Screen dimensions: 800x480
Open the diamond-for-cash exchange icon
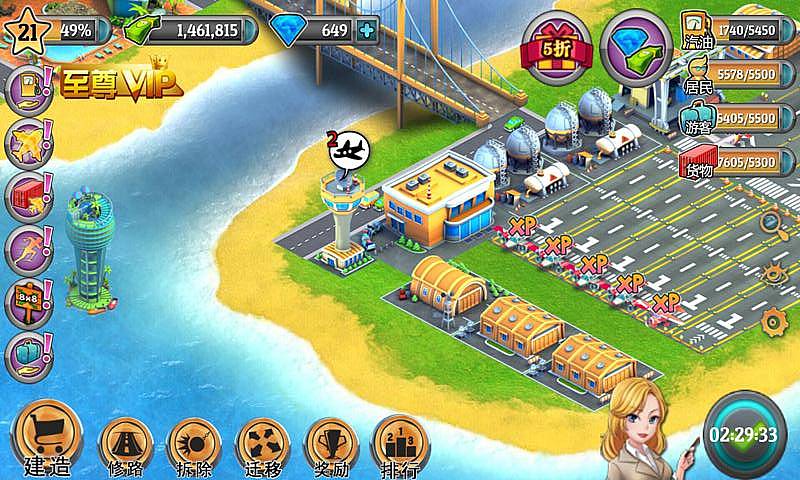[x=638, y=47]
